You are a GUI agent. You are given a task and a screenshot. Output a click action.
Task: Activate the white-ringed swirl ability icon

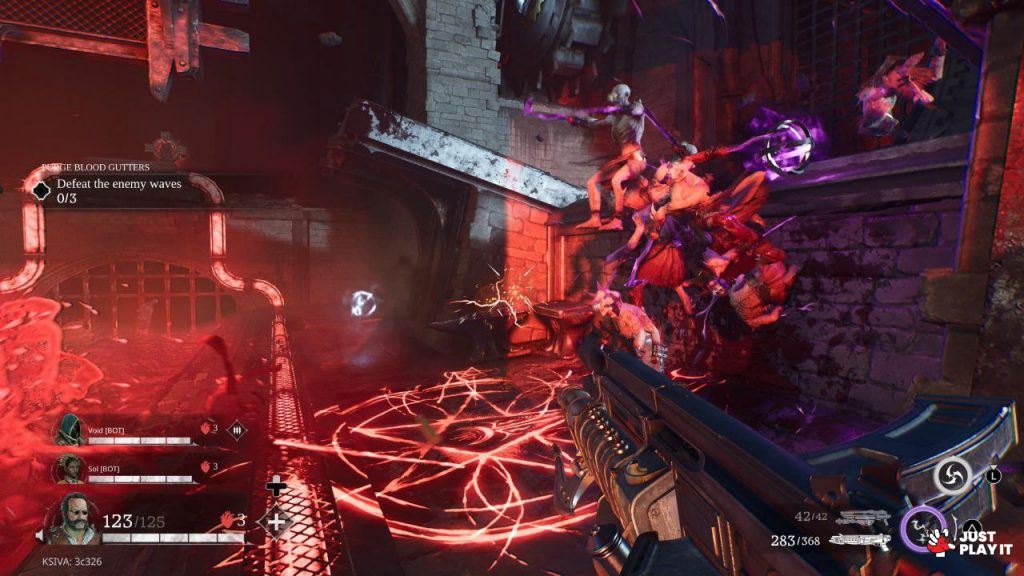[952, 475]
